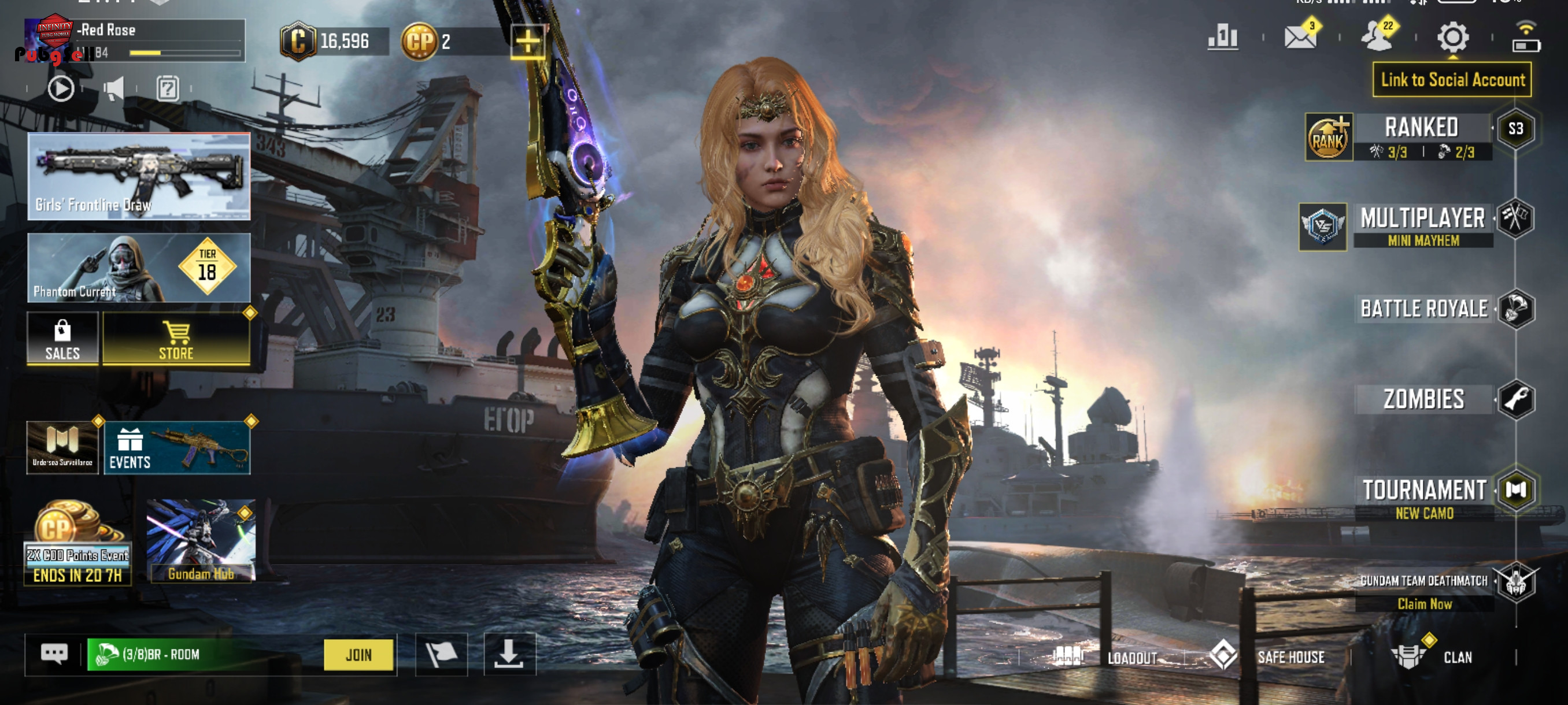Open the Sales page
The width and height of the screenshot is (1568, 705).
(62, 339)
